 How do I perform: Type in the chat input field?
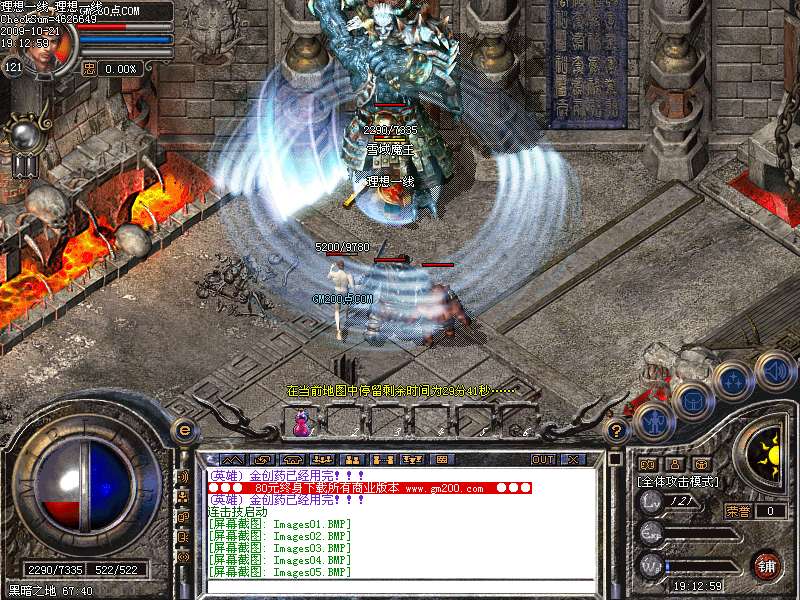(x=400, y=586)
